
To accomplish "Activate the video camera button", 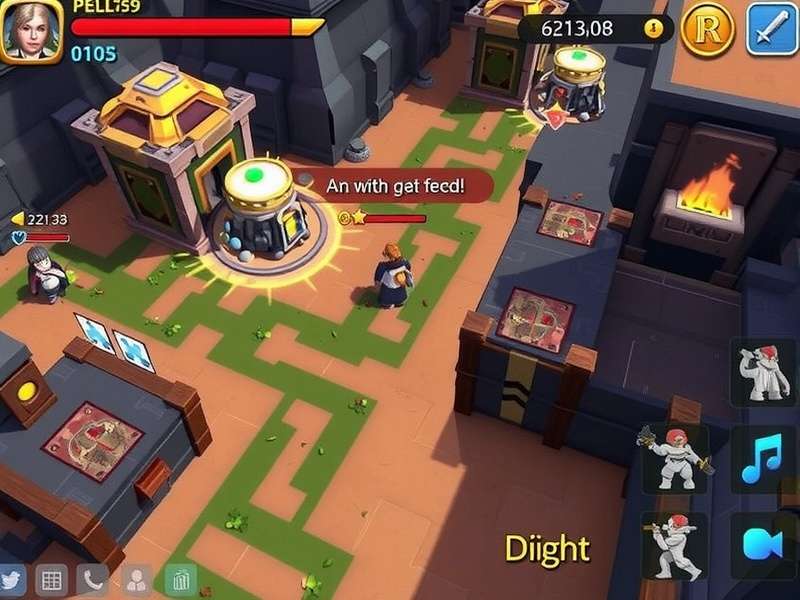I will point(763,546).
